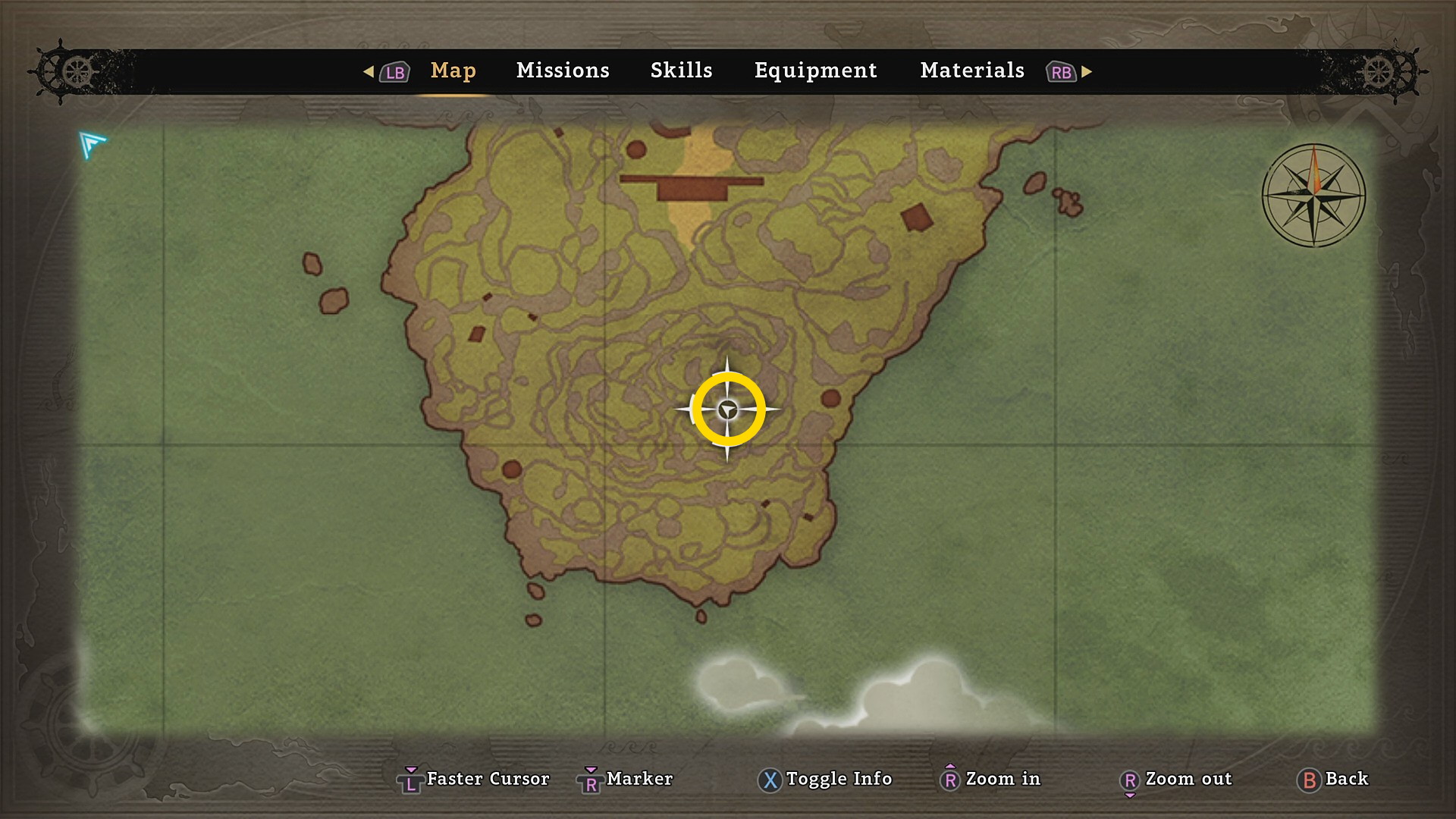Viewport: 1456px width, 819px height.
Task: Select the Materials tab
Action: (x=972, y=71)
